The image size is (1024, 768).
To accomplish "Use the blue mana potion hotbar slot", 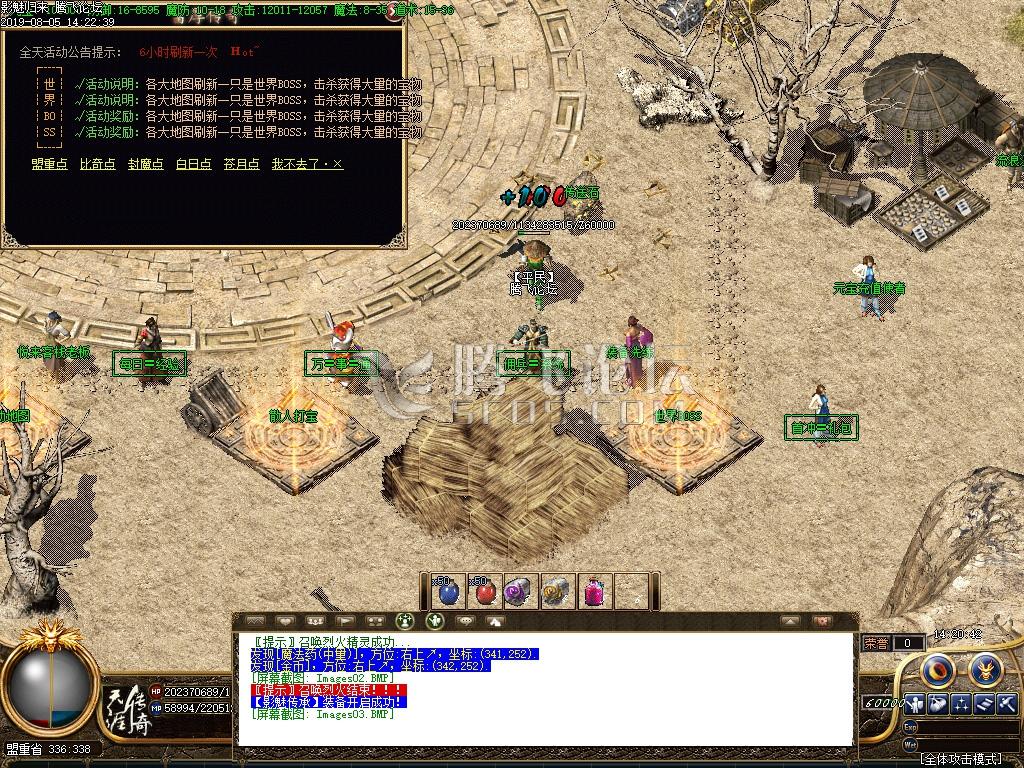I will pos(448,592).
